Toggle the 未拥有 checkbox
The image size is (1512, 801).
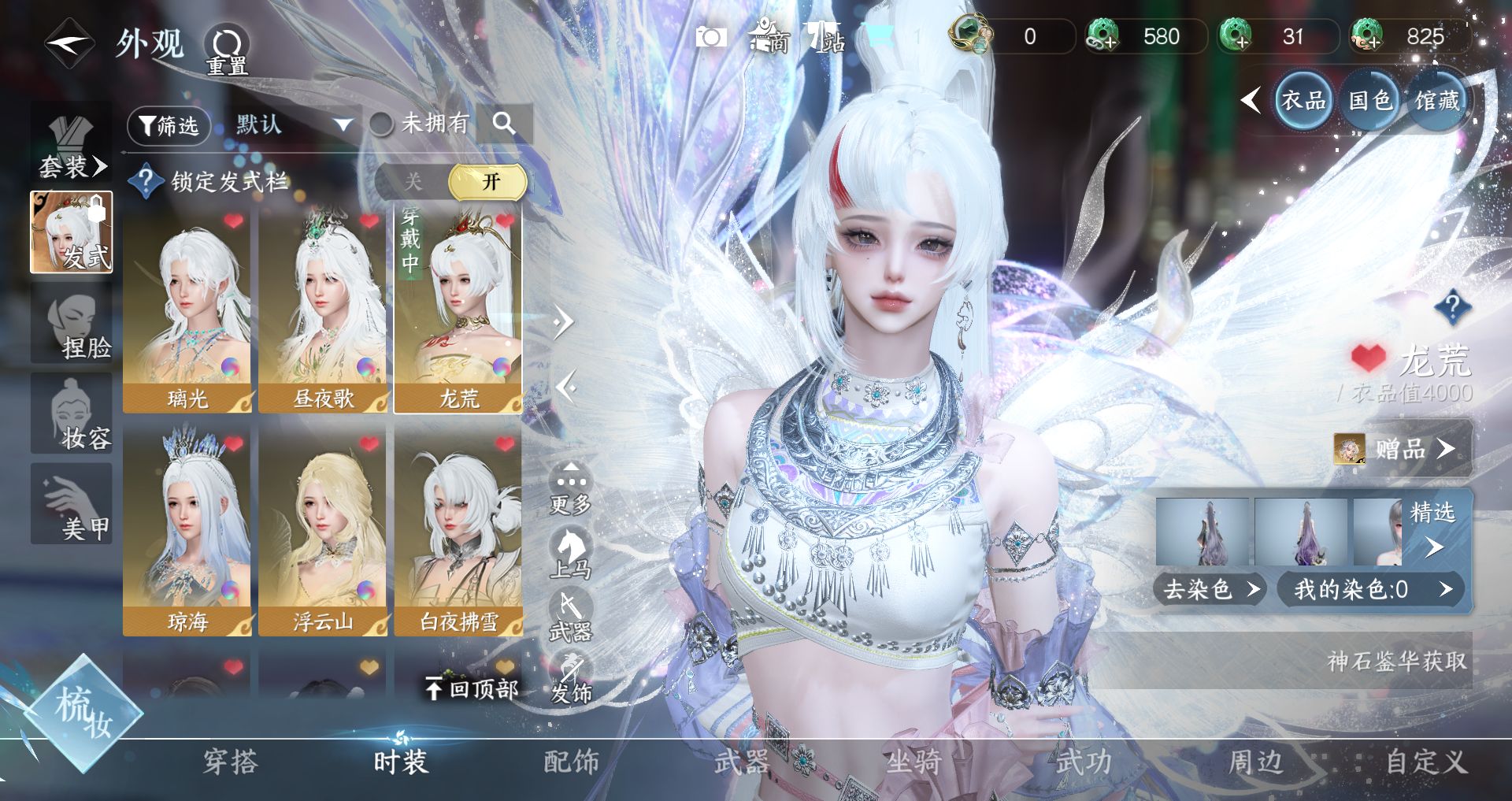[x=382, y=124]
